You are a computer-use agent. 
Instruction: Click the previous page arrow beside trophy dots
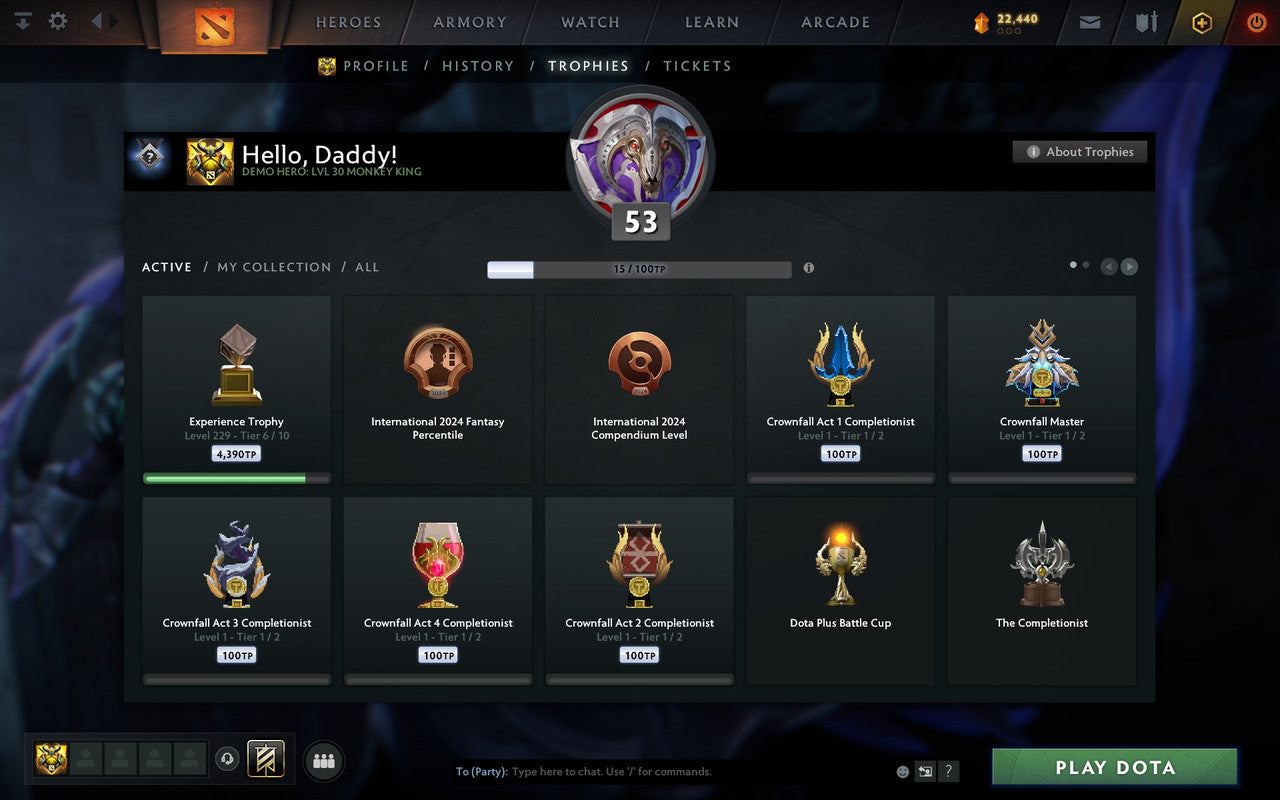point(1108,266)
